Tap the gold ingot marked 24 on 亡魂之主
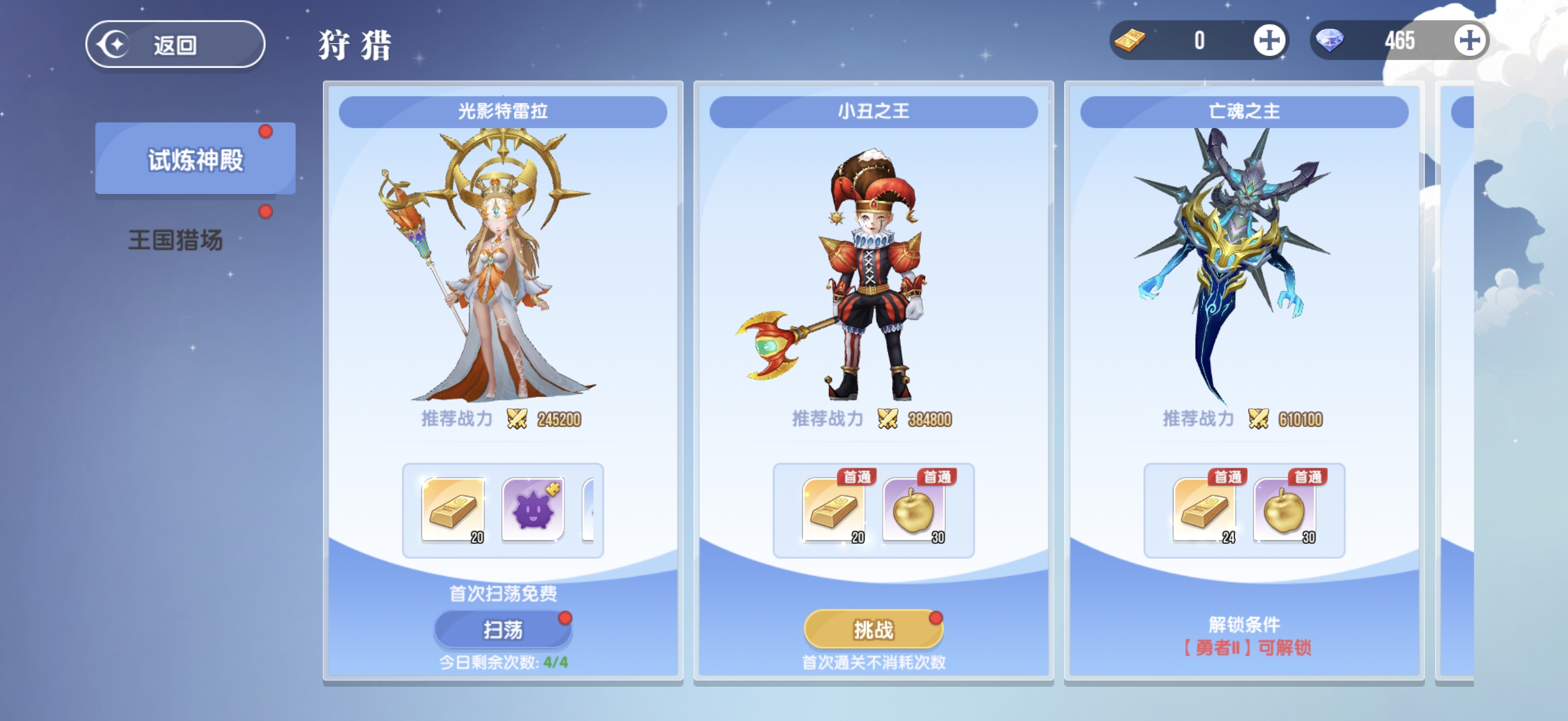1568x721 pixels. (1204, 511)
